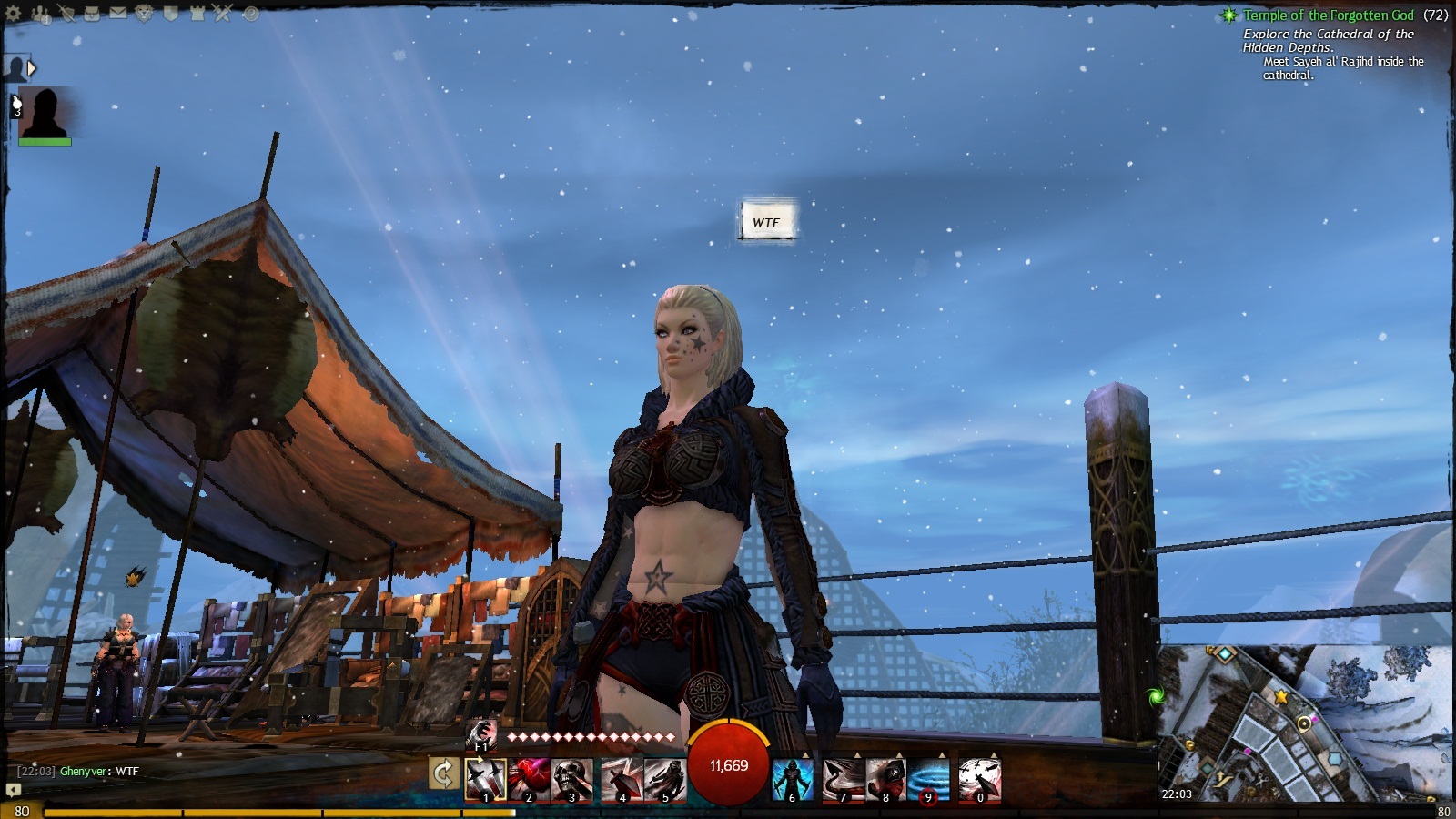The width and height of the screenshot is (1456, 819).
Task: Open the PvP crossed swords icon
Action: tap(223, 14)
